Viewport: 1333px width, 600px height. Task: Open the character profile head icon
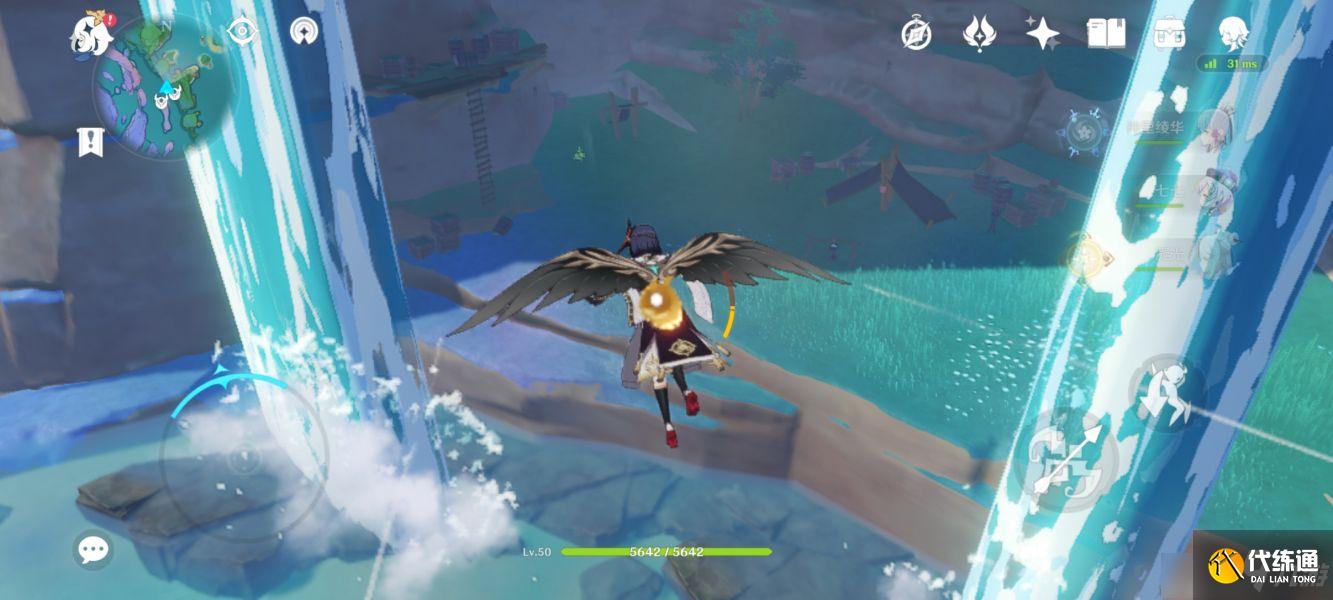click(1232, 34)
